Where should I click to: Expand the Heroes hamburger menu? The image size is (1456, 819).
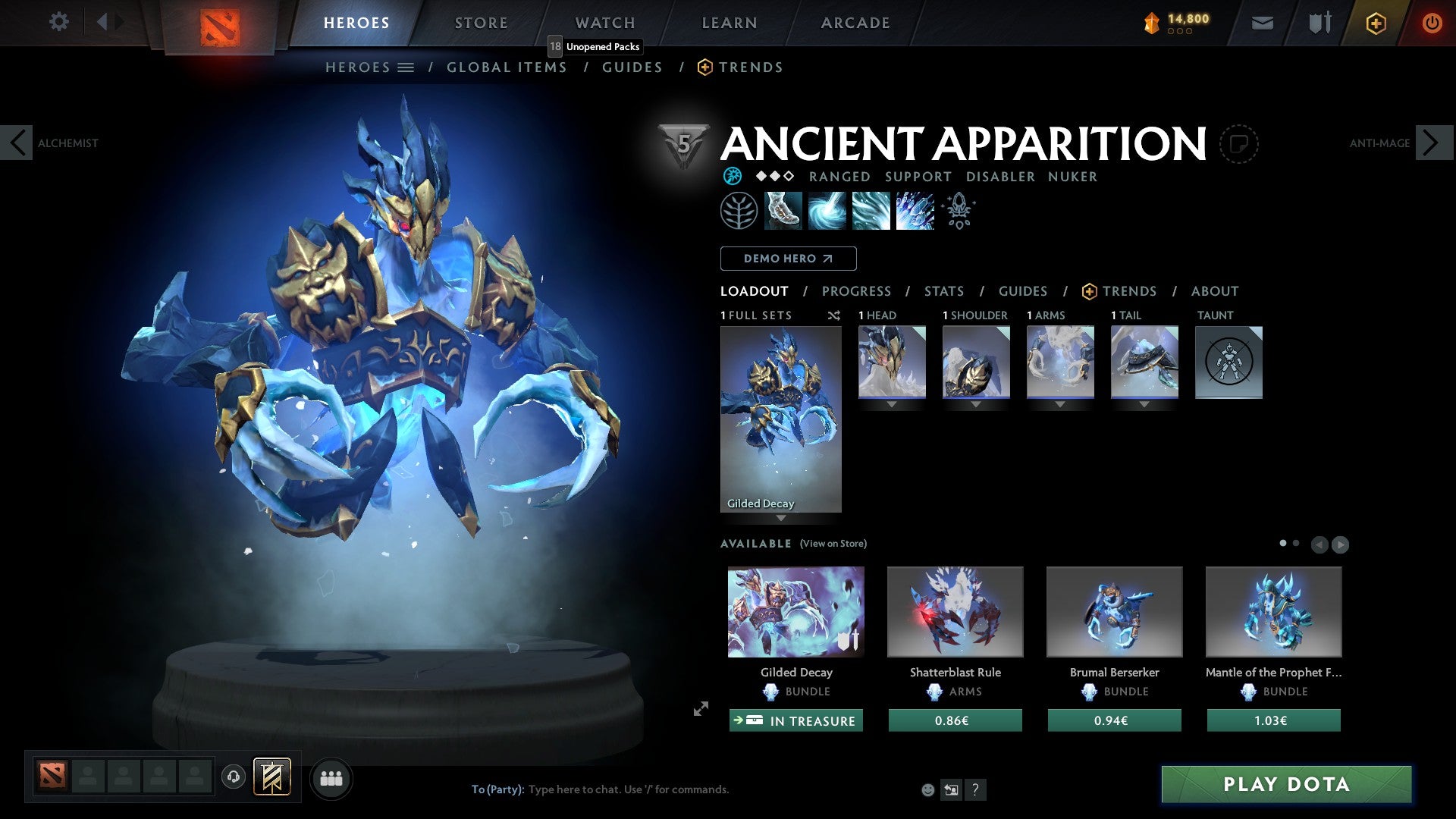pyautogui.click(x=406, y=67)
